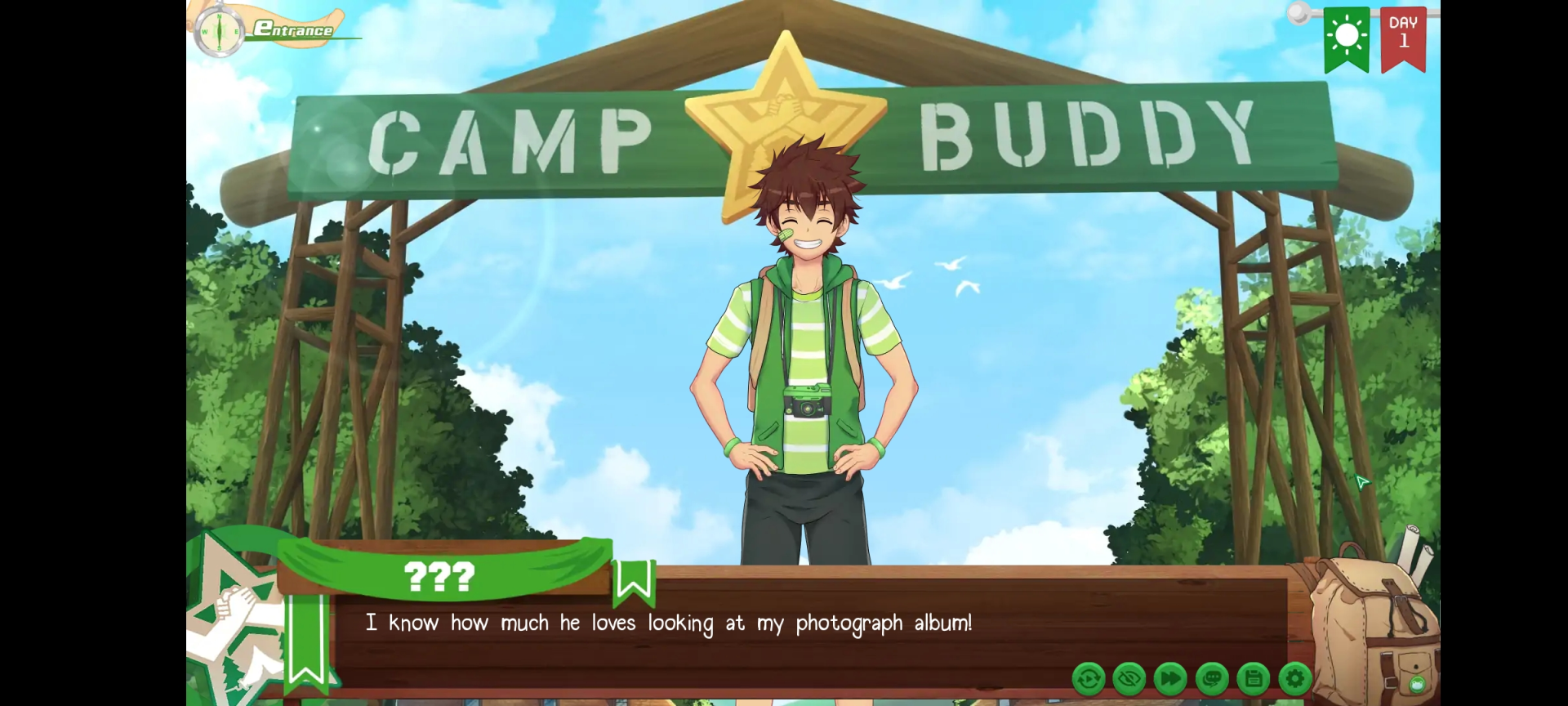This screenshot has height=706, width=1568.
Task: Hide the dialogue UI with the eye icon
Action: (x=1130, y=678)
